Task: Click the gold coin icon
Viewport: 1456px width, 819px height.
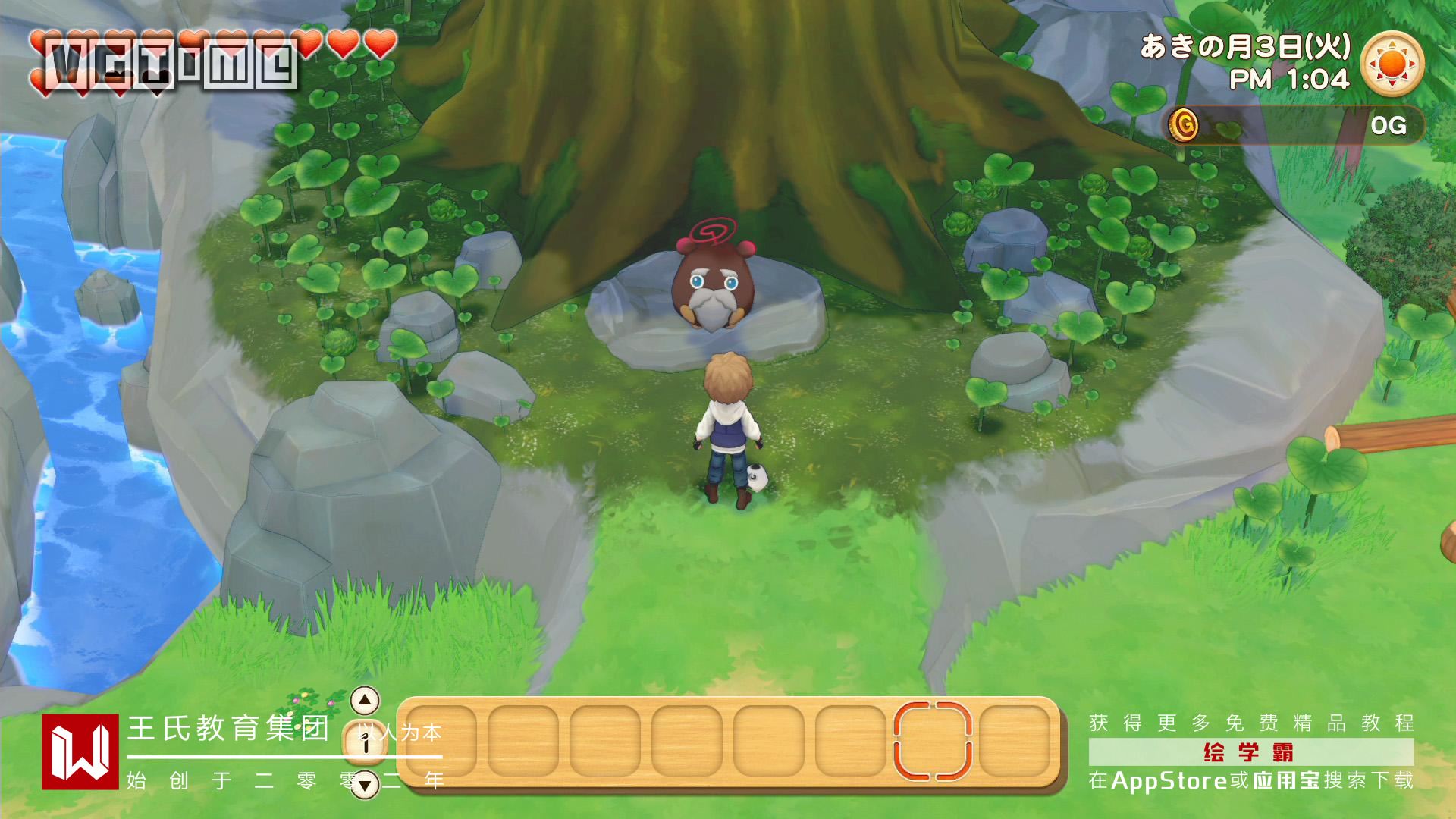Action: (x=1183, y=124)
